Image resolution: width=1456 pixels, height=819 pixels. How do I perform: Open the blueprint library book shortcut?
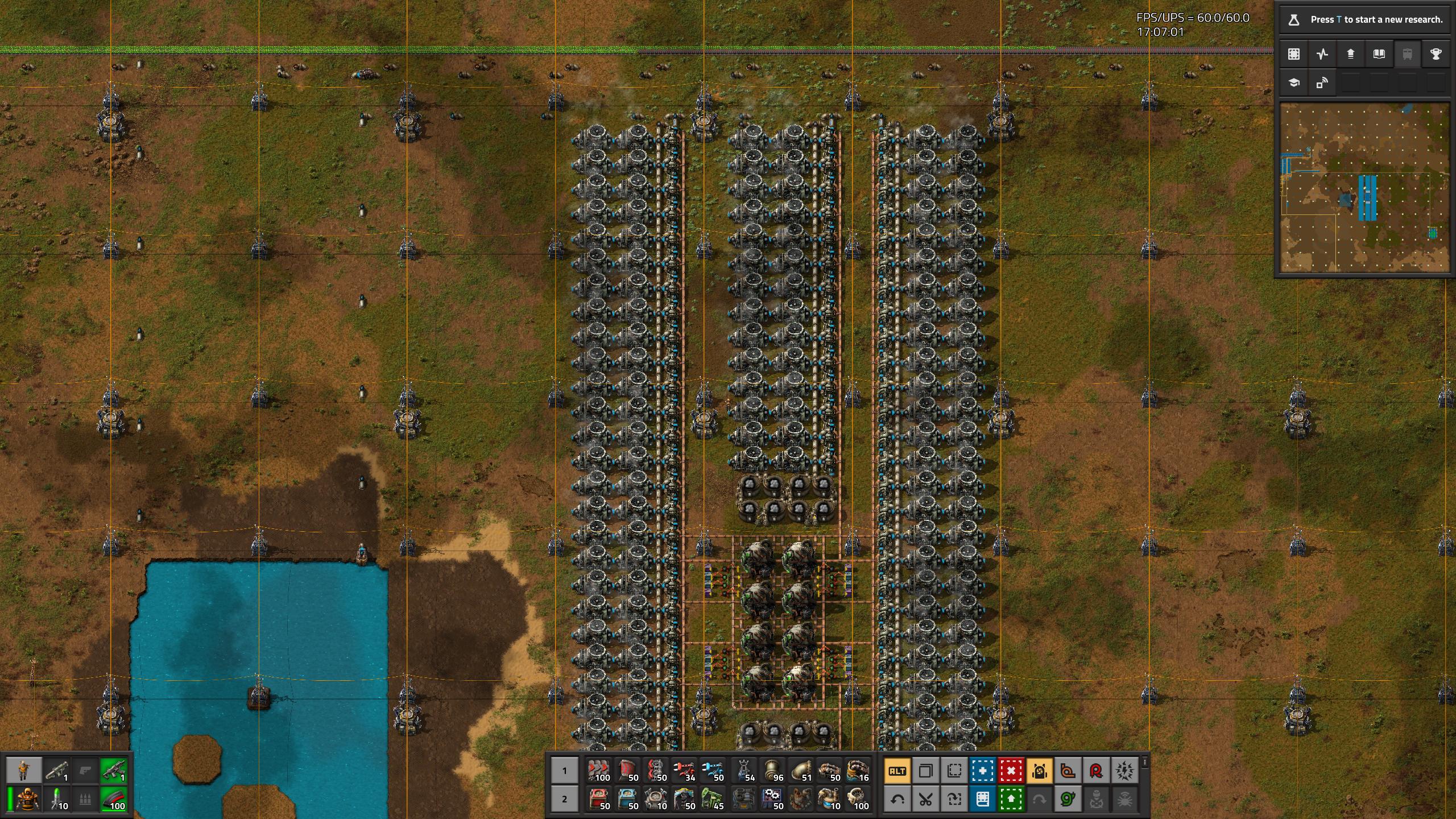point(982,800)
